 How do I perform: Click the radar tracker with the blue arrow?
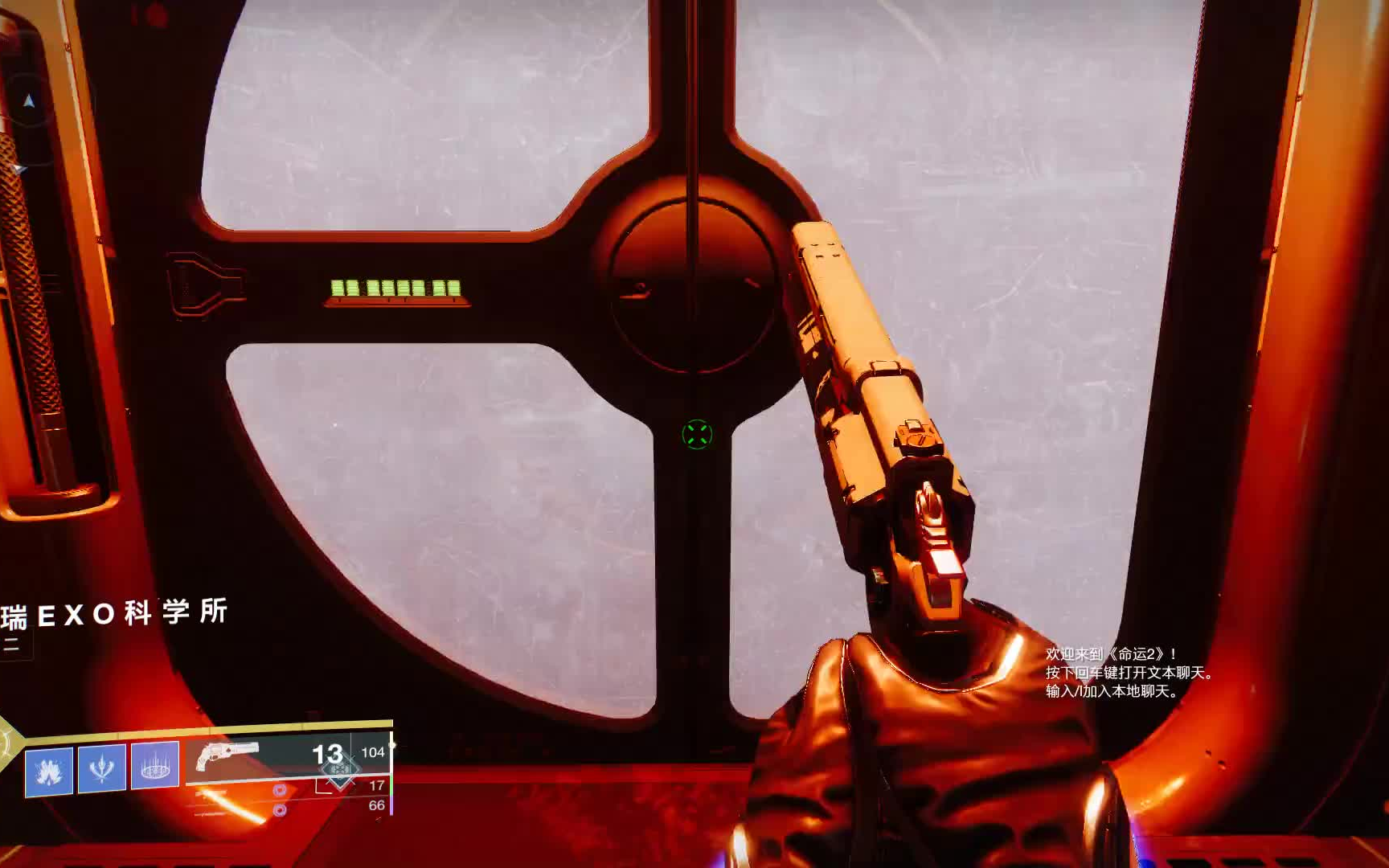pyautogui.click(x=29, y=101)
